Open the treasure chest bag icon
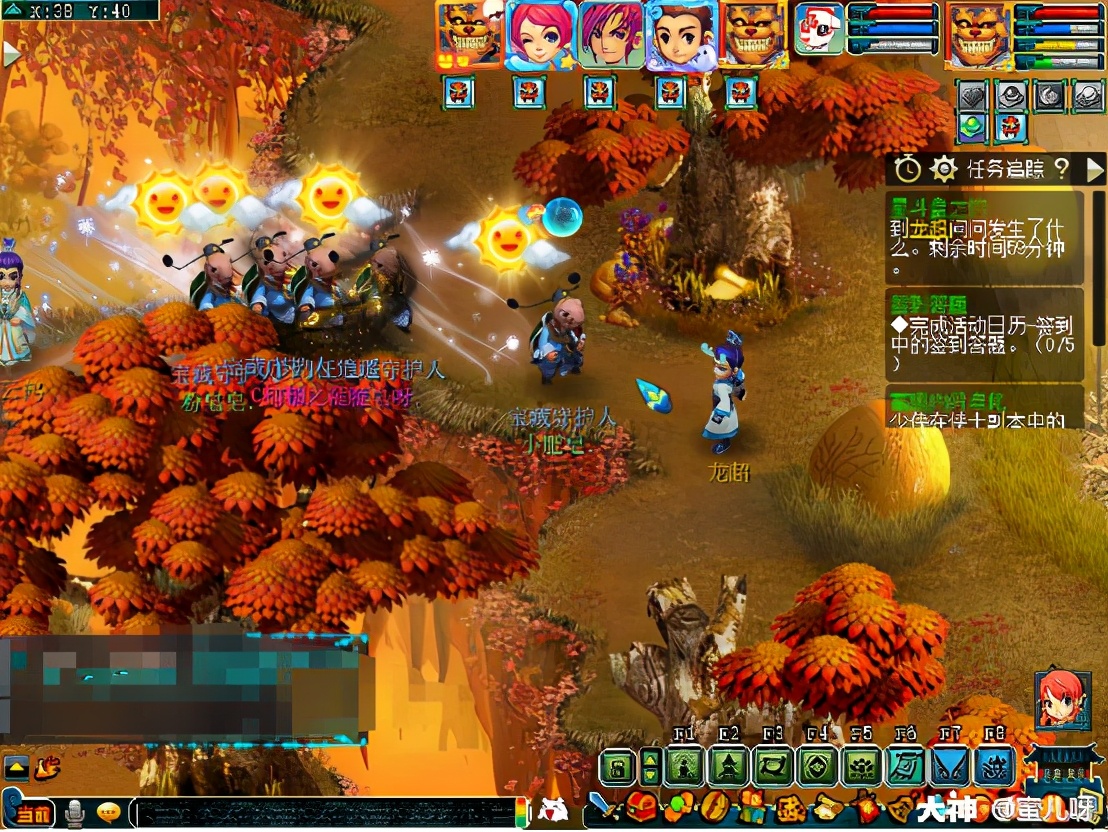Screen dimensions: 1108x832 point(641,805)
